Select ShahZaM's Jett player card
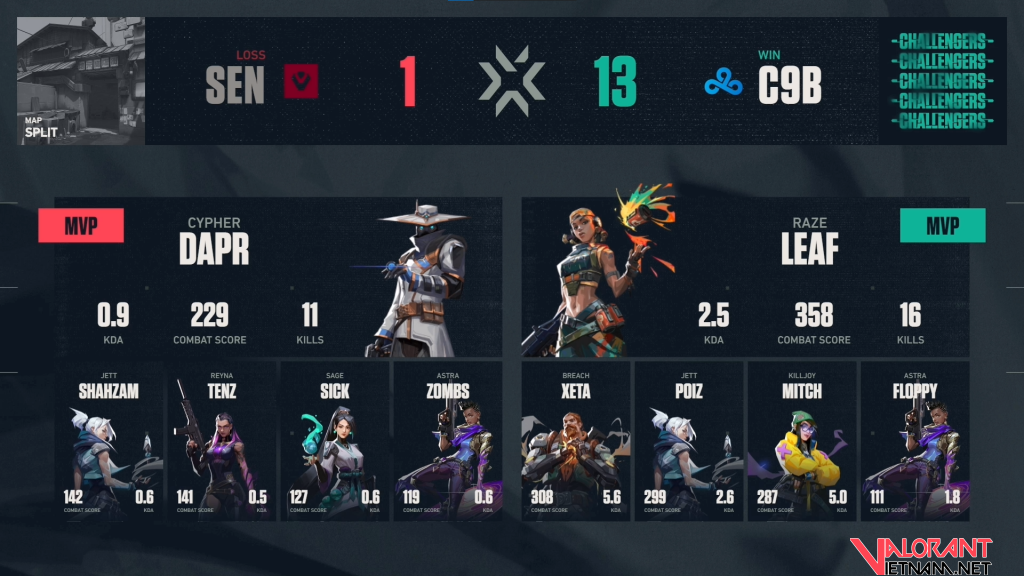 [x=109, y=441]
